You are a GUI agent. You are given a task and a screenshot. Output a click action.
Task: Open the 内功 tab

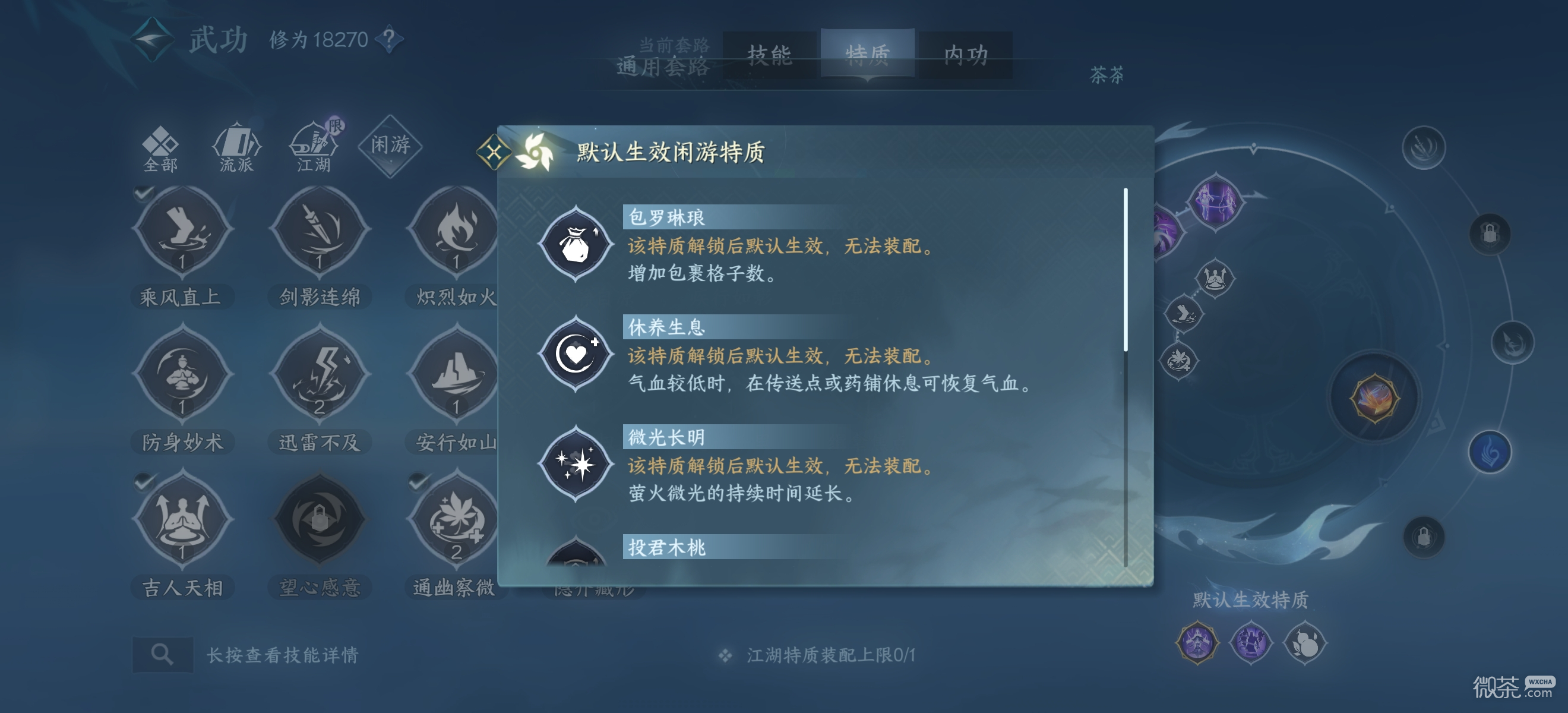965,55
